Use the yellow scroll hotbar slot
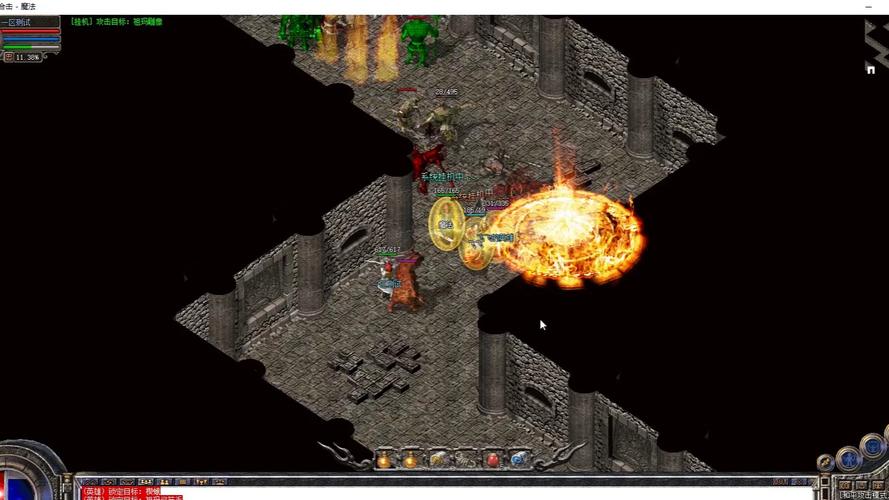Screen dimensions: 889x500 [438, 459]
